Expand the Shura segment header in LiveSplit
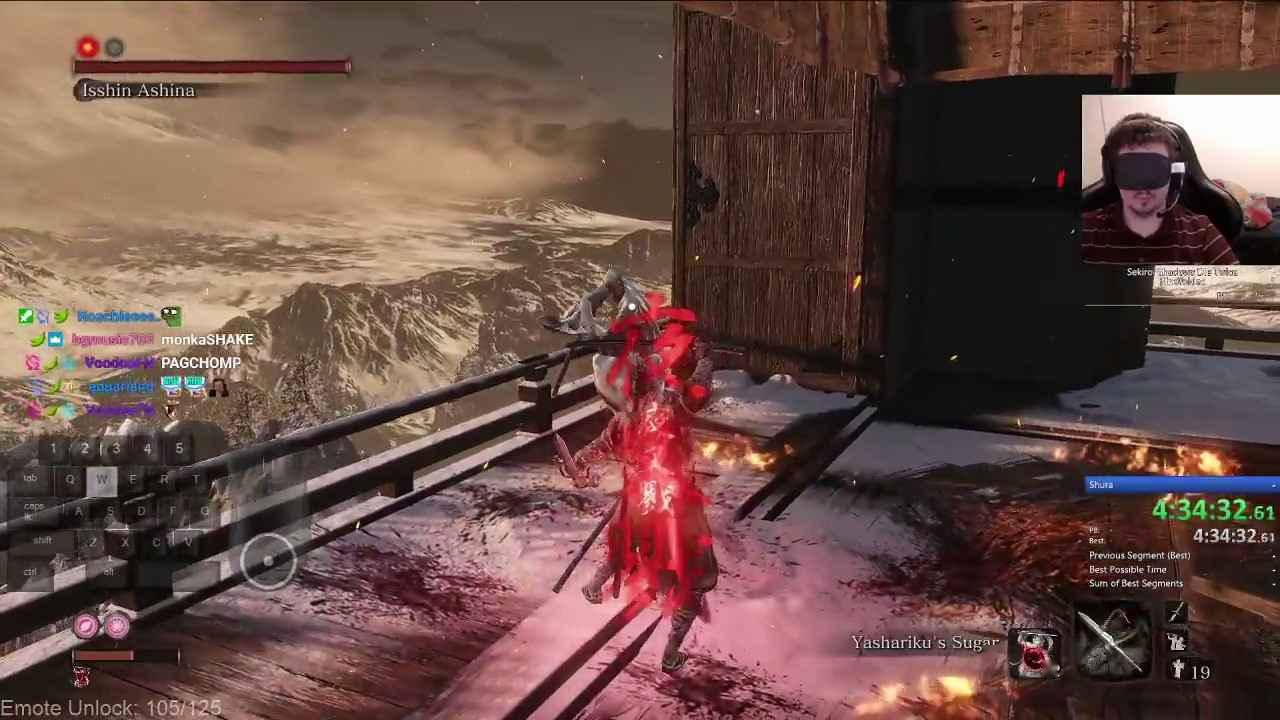This screenshot has width=1280, height=720. 1180,484
